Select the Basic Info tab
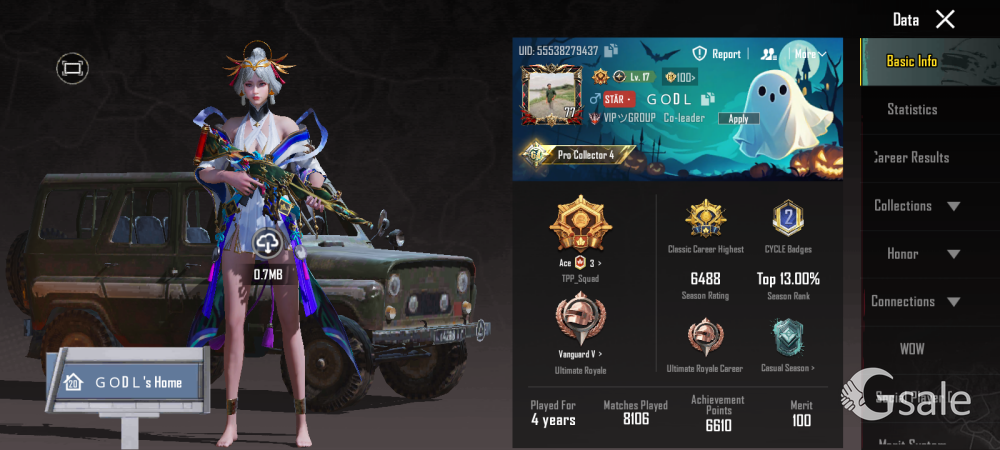 click(x=912, y=61)
